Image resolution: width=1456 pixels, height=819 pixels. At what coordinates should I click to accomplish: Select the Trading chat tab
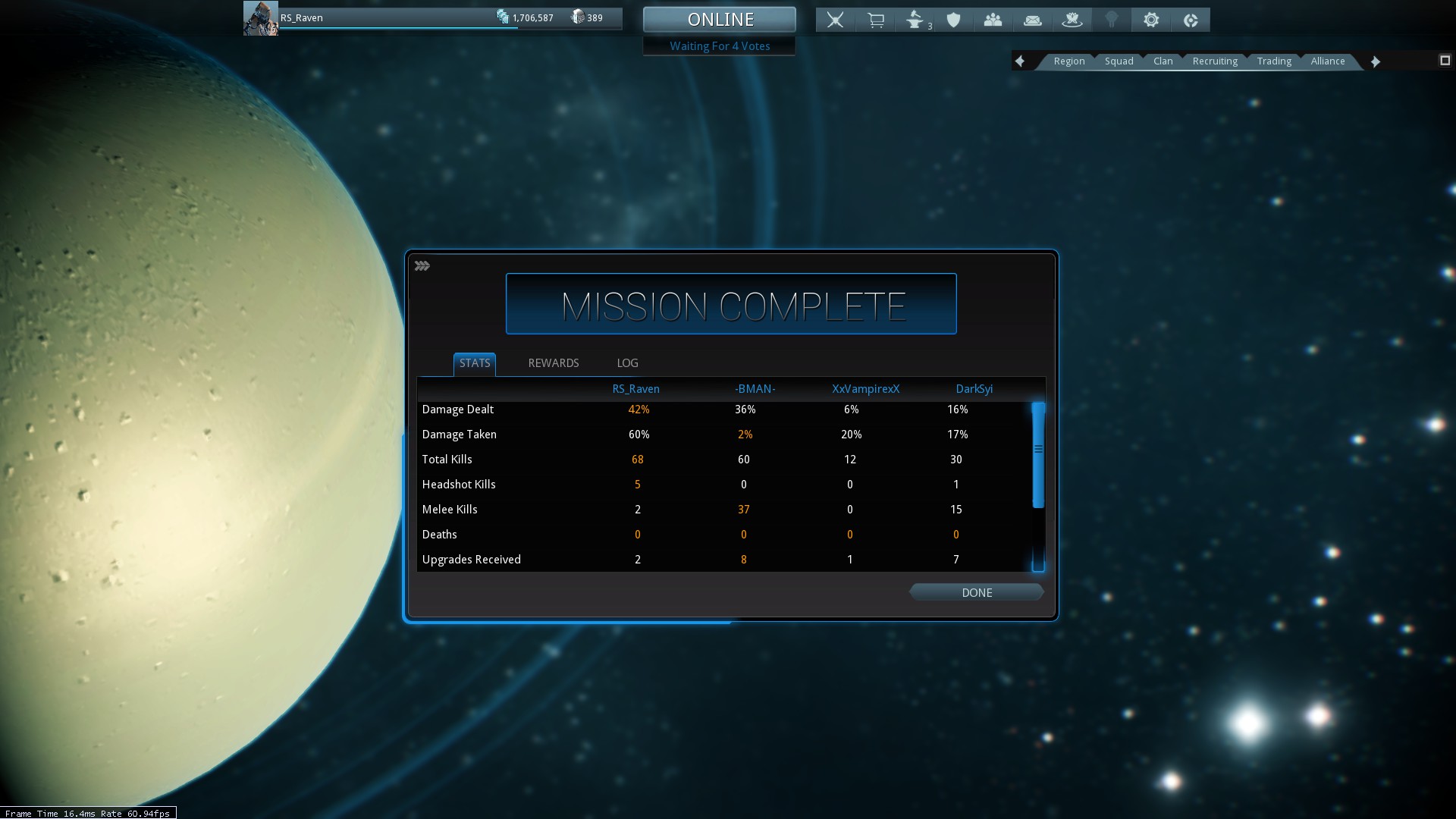point(1273,61)
